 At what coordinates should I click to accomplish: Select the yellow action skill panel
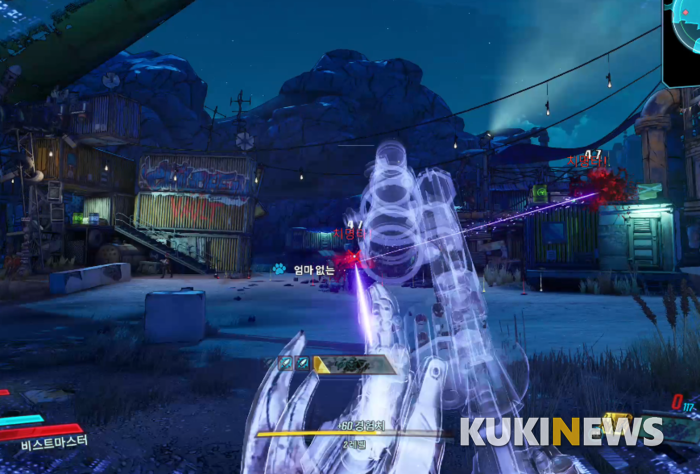tap(355, 364)
